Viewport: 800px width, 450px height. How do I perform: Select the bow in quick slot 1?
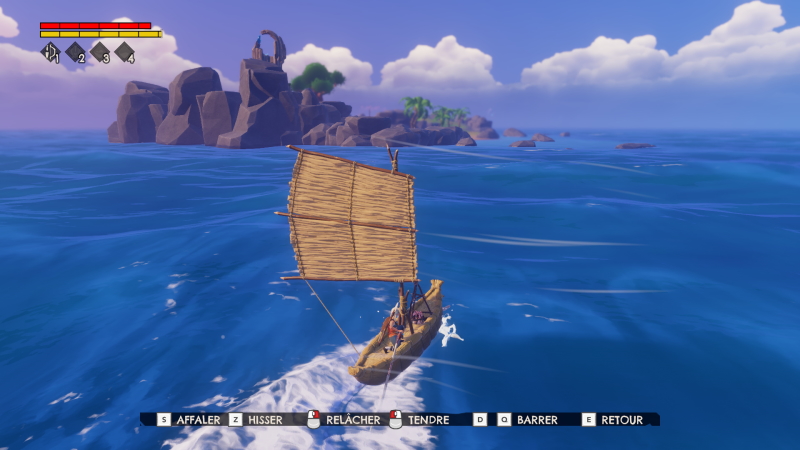[50, 52]
